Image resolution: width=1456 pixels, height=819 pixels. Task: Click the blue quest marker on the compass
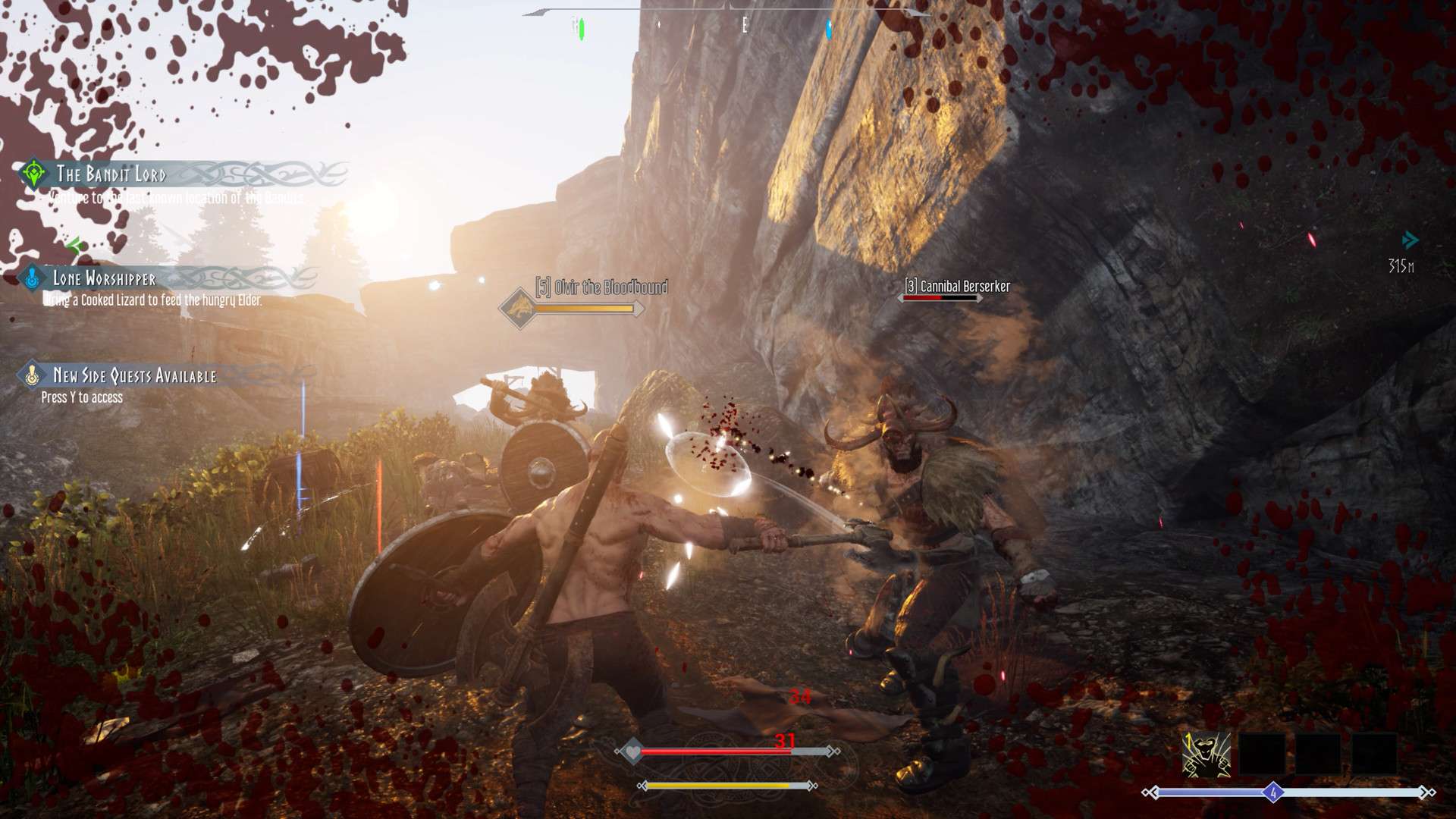pyautogui.click(x=828, y=29)
